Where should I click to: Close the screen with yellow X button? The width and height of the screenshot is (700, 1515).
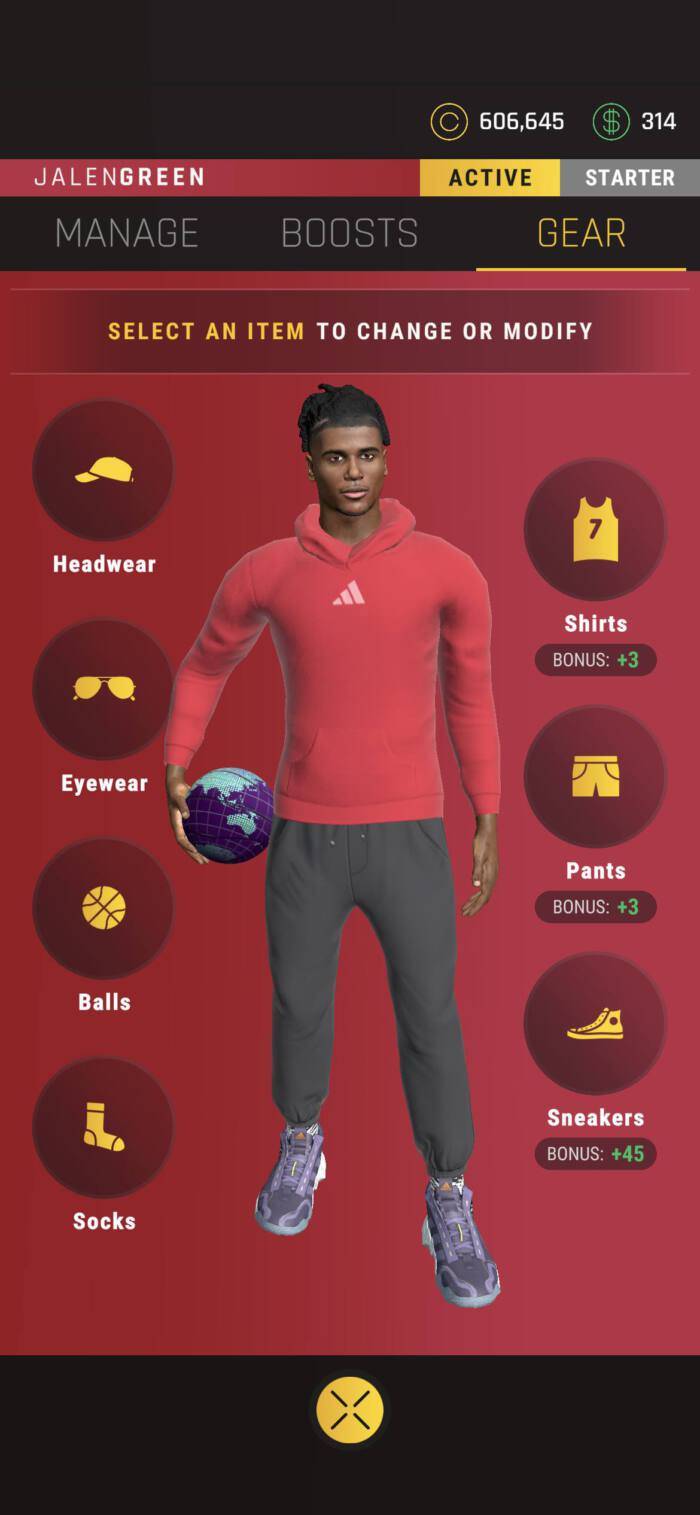click(350, 1409)
